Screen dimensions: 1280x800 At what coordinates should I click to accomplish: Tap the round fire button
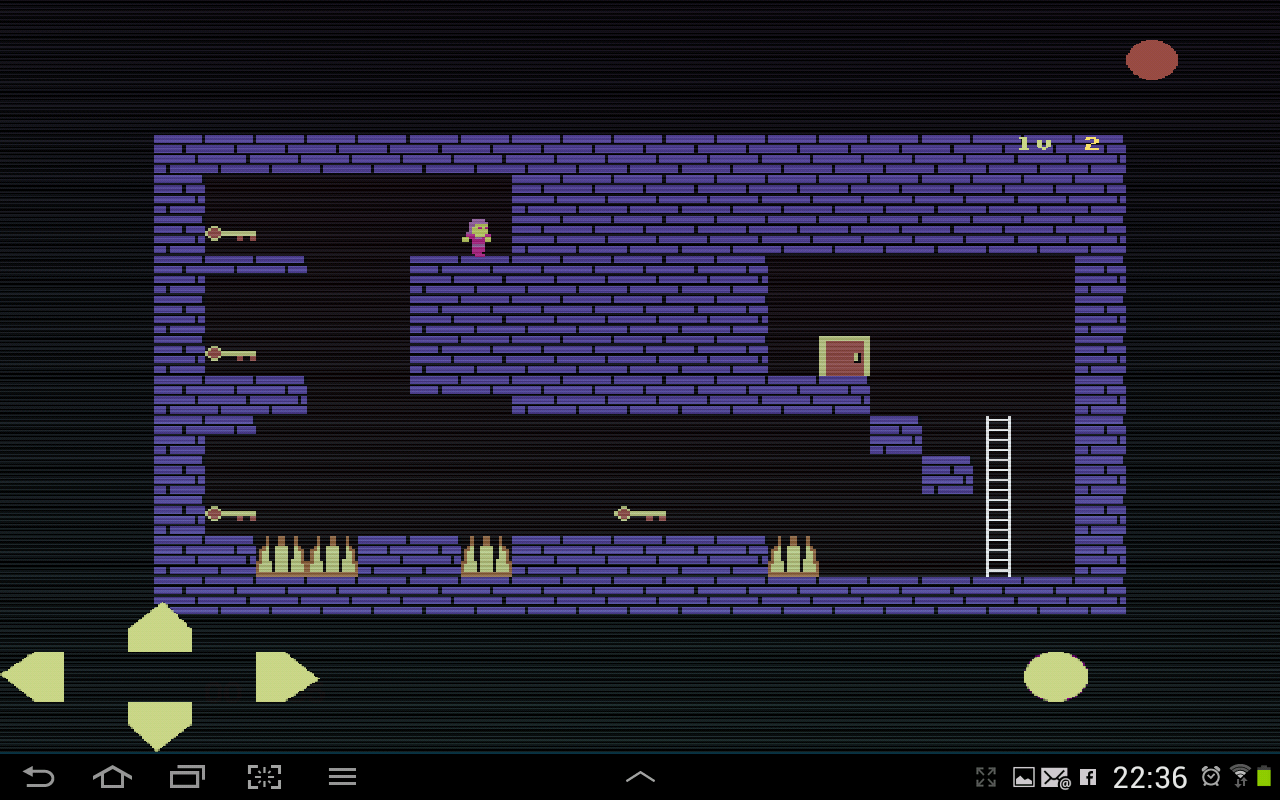[1055, 676]
